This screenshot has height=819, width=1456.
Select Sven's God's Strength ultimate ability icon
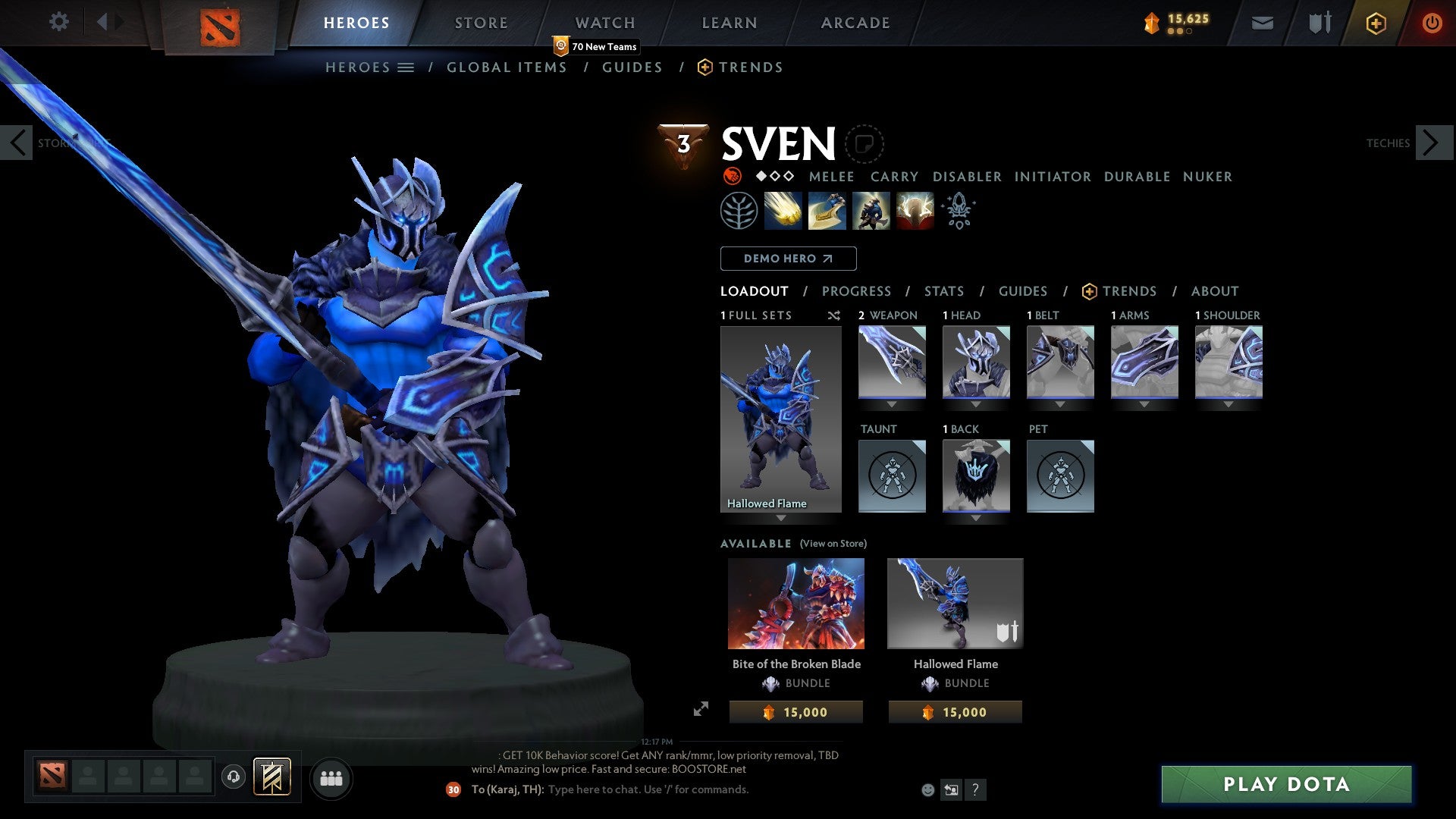point(914,211)
